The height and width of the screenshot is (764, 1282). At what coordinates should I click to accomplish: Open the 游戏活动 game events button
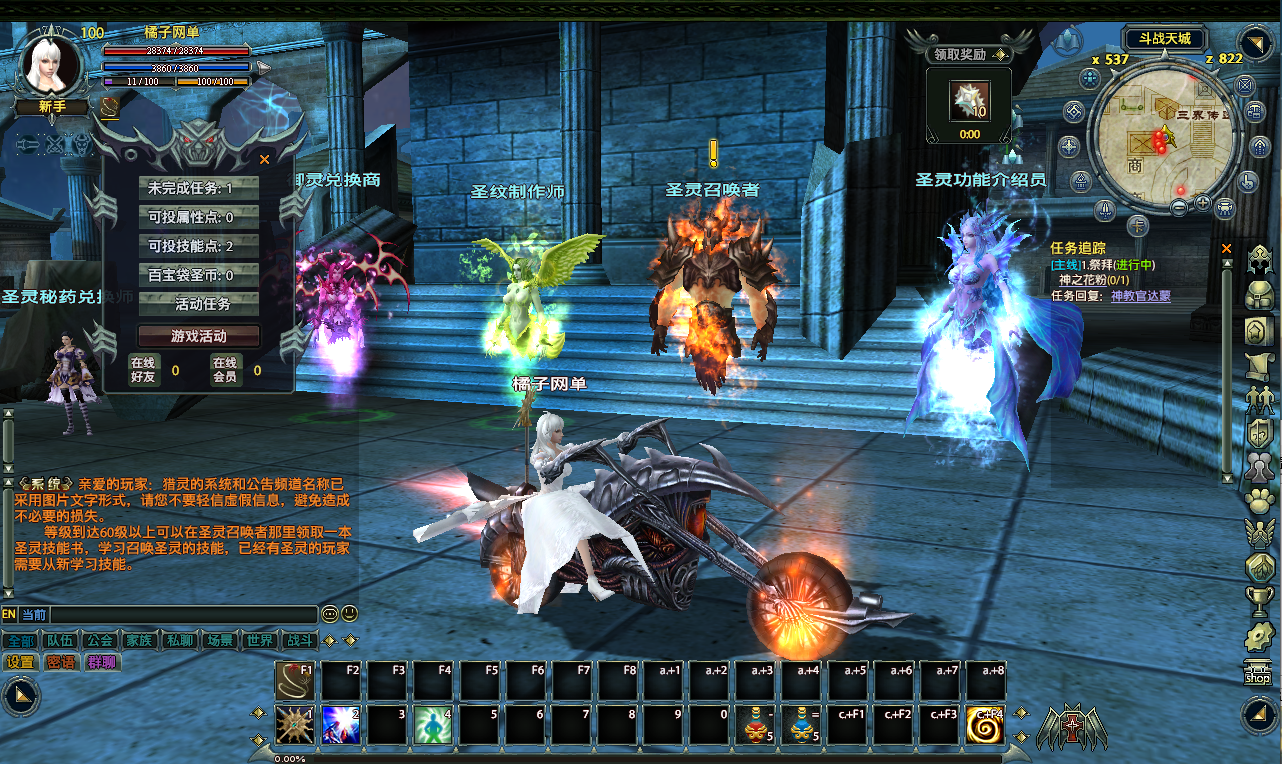pyautogui.click(x=199, y=336)
